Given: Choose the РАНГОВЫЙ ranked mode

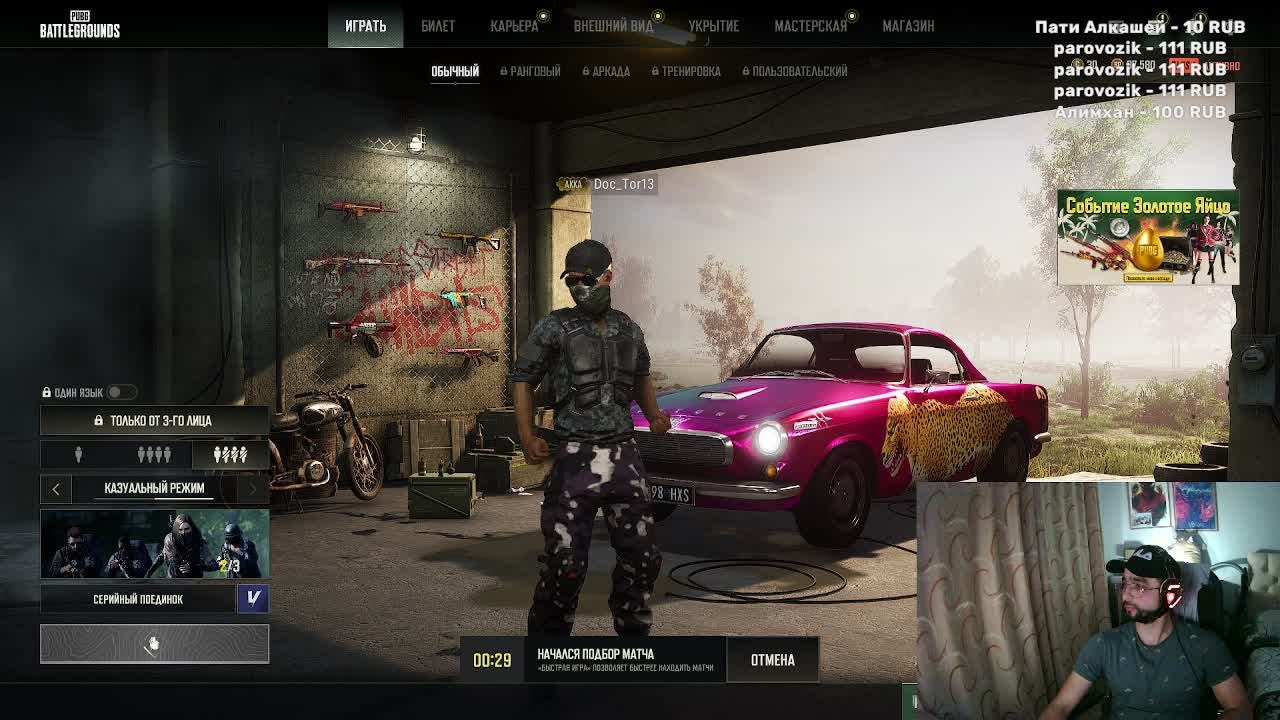Looking at the screenshot, I should click(531, 71).
